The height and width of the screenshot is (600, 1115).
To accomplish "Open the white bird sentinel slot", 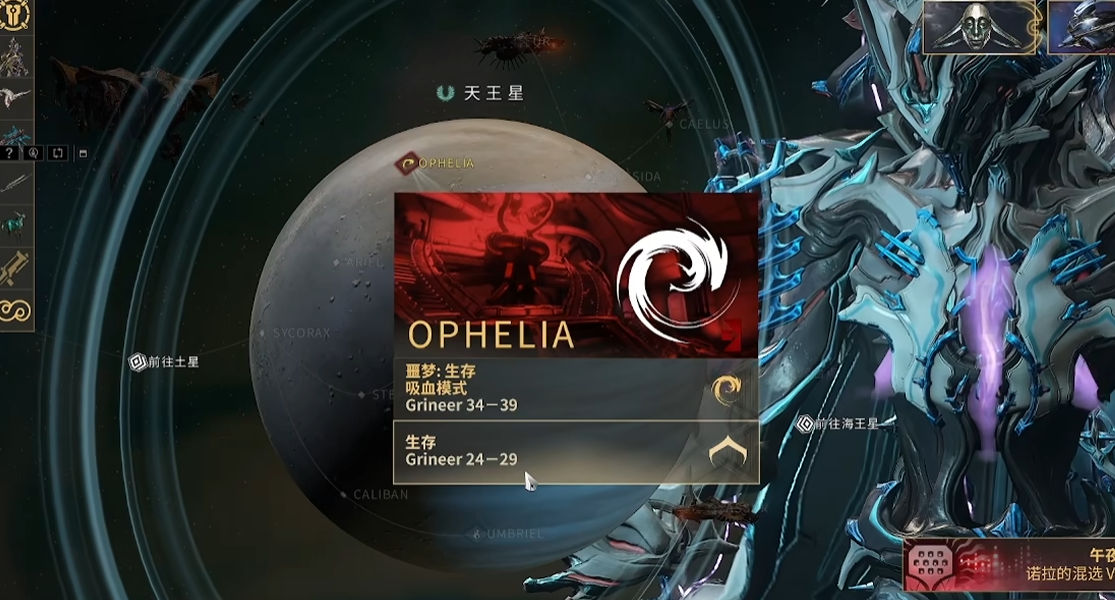I will [16, 98].
